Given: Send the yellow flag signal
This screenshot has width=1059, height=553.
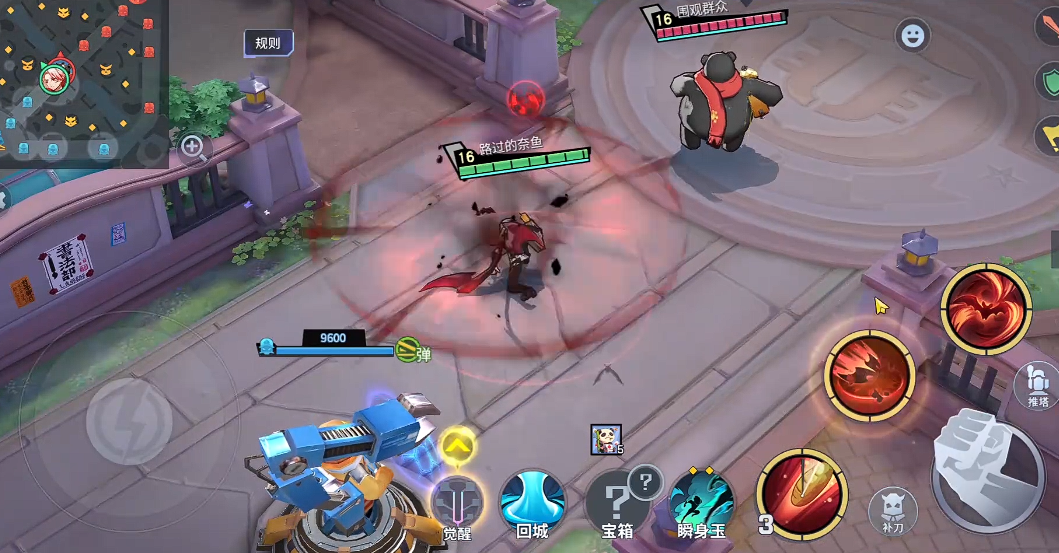Looking at the screenshot, I should point(1050,134).
